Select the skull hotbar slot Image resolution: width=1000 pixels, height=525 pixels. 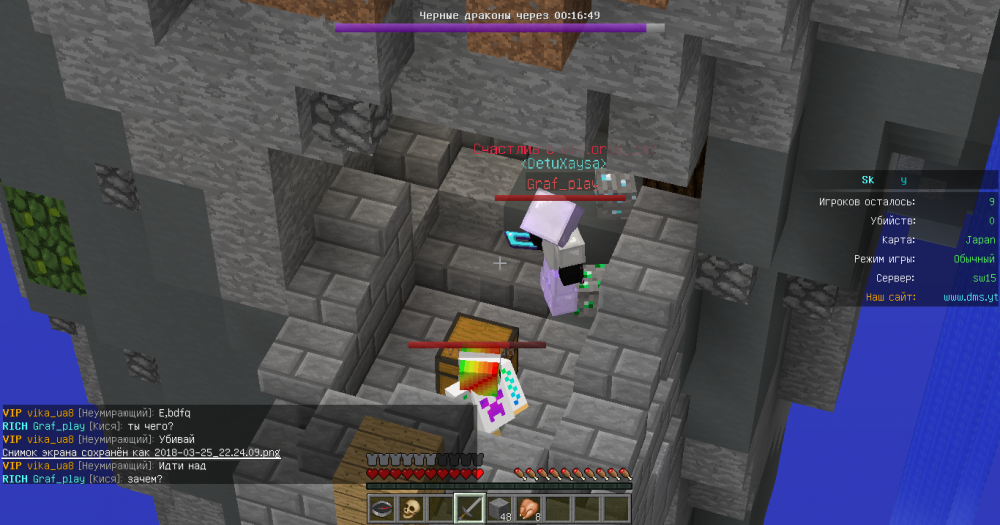(410, 508)
